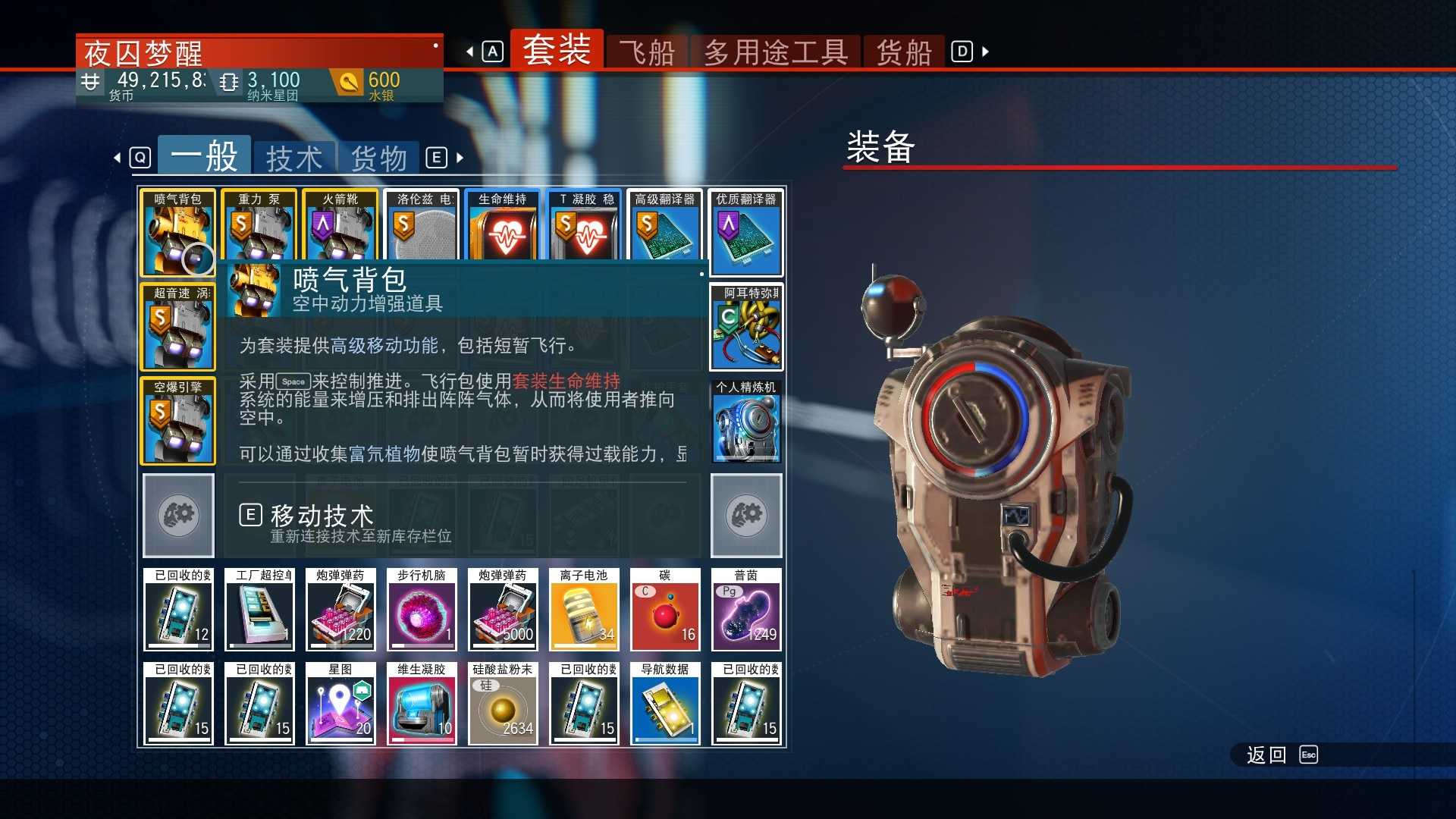Image resolution: width=1456 pixels, height=819 pixels.
Task: Select the 空爆引擎 engine module
Action: pyautogui.click(x=177, y=421)
